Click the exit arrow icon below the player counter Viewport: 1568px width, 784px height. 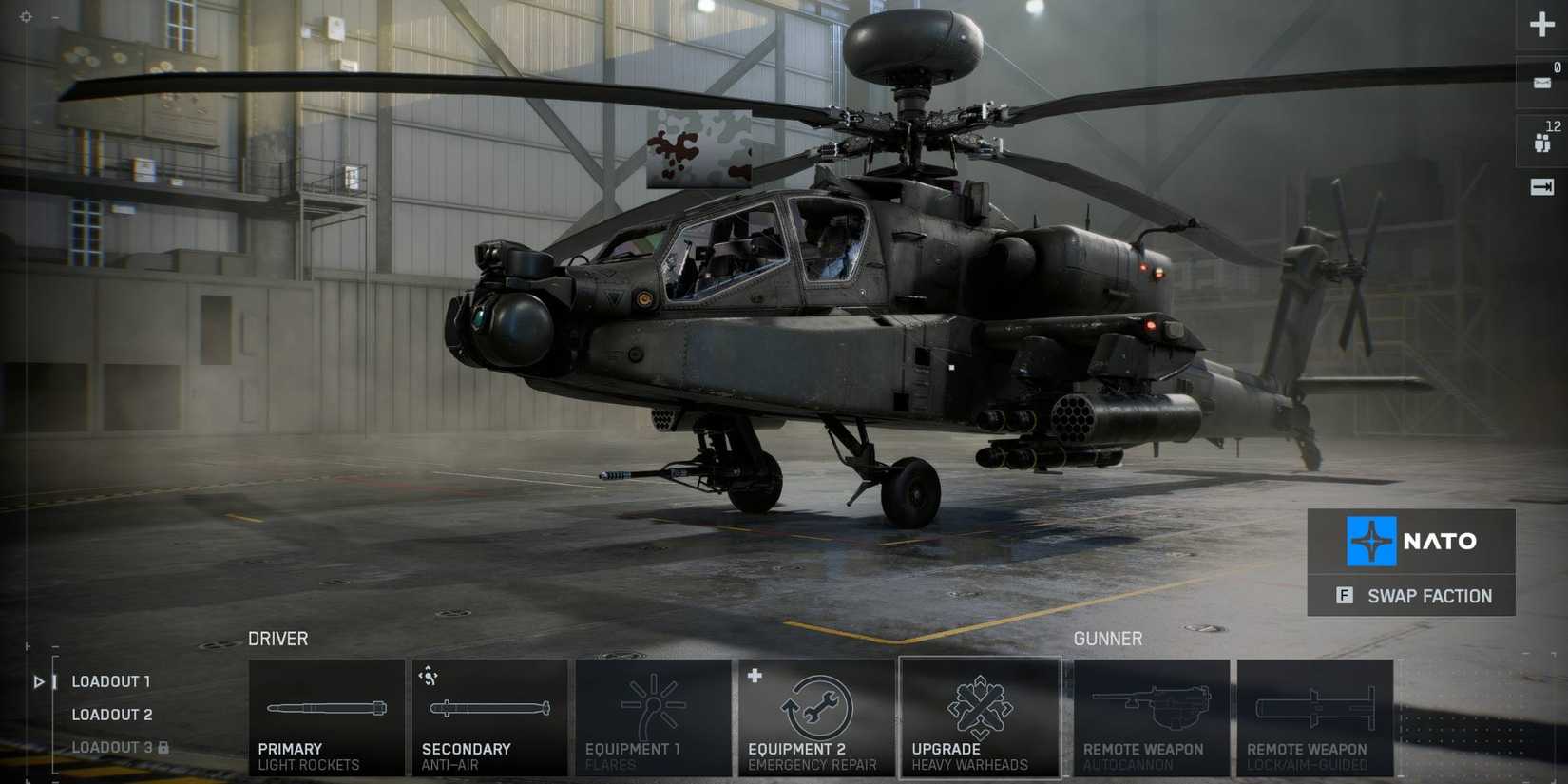(1543, 186)
